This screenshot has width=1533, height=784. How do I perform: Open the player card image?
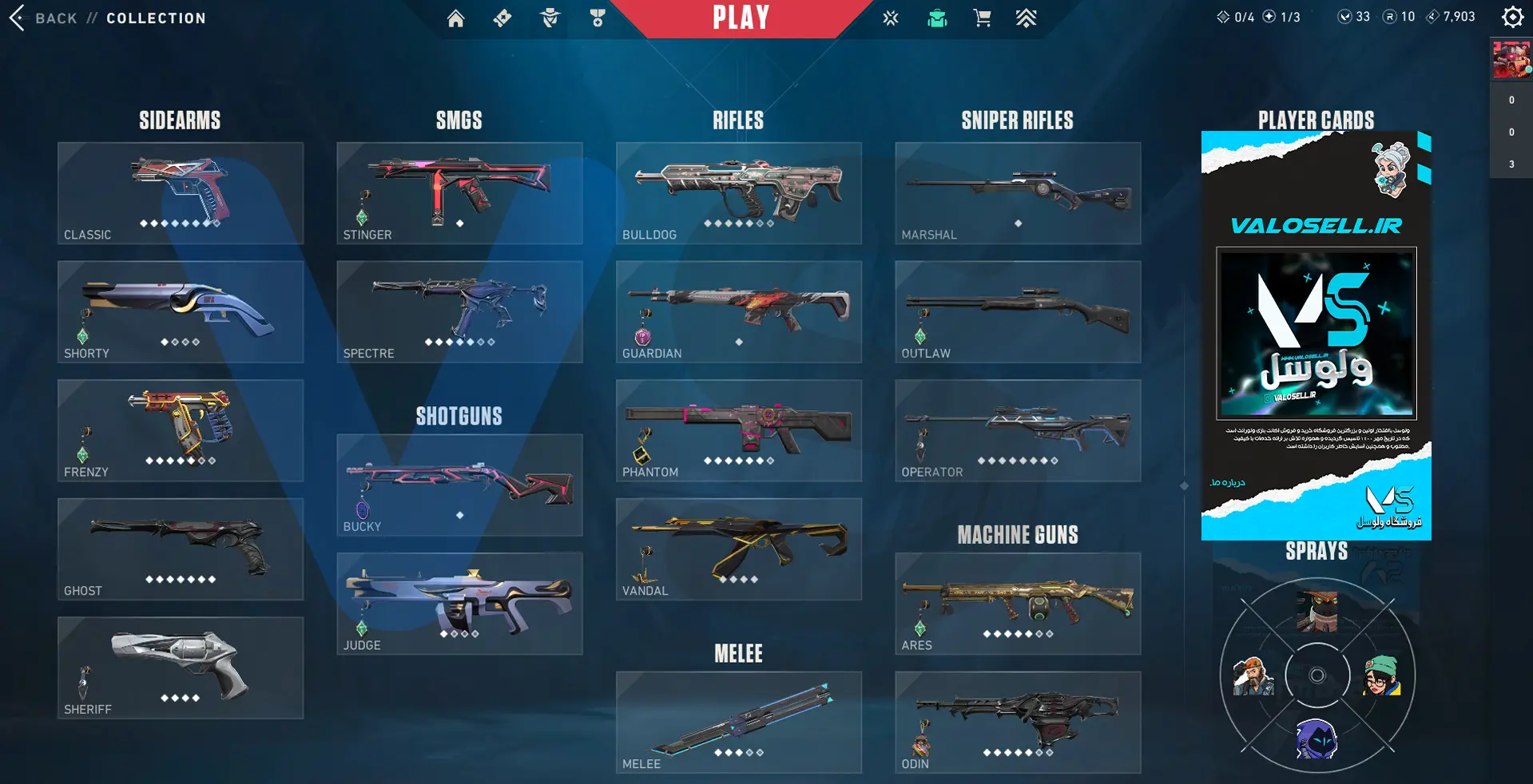click(x=1316, y=335)
